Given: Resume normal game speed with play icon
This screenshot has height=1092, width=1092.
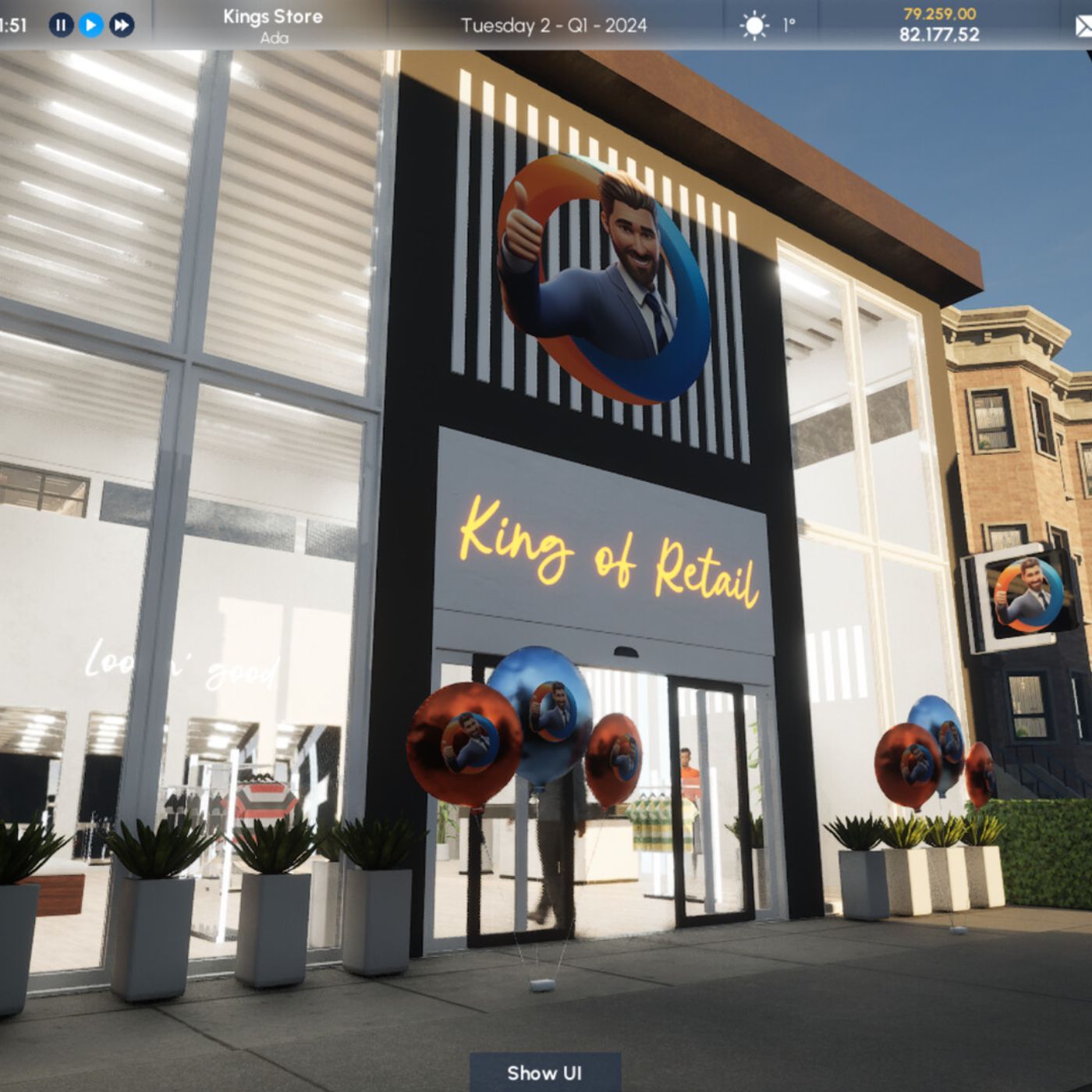Looking at the screenshot, I should (91, 26).
